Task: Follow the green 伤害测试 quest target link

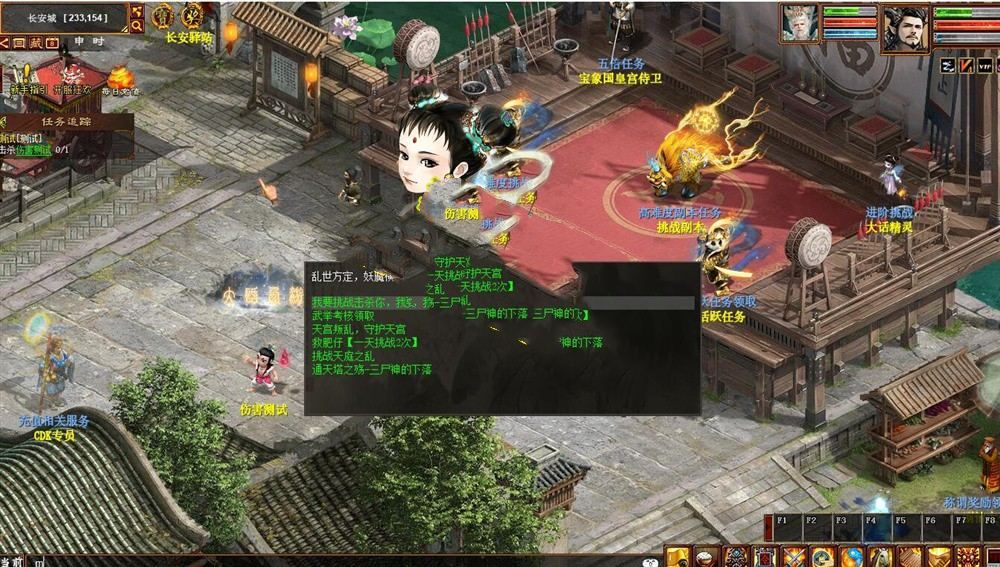Action: pos(34,150)
